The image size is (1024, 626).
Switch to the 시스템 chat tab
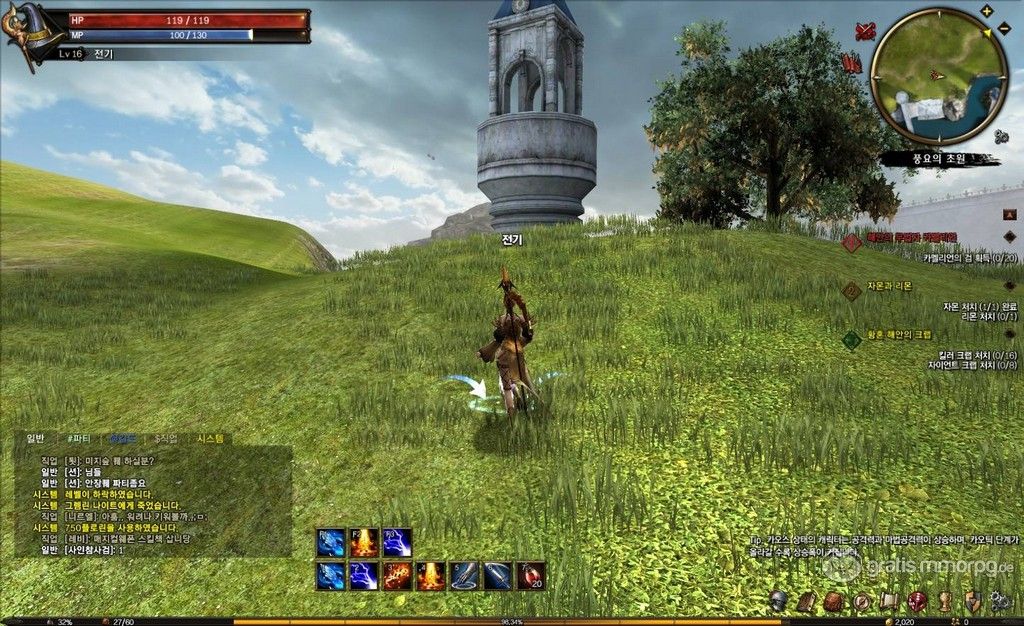point(211,438)
